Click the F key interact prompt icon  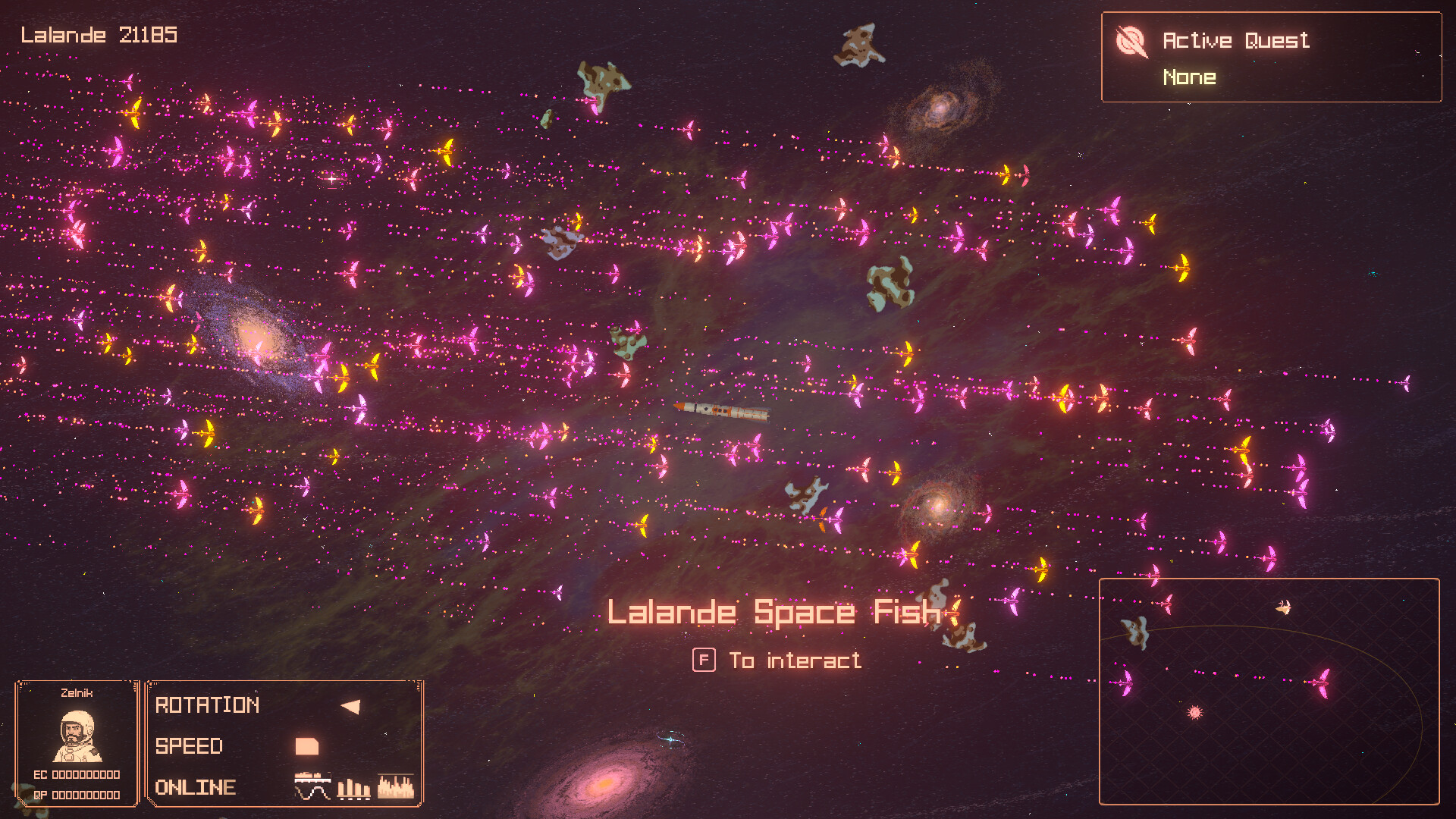coord(704,660)
